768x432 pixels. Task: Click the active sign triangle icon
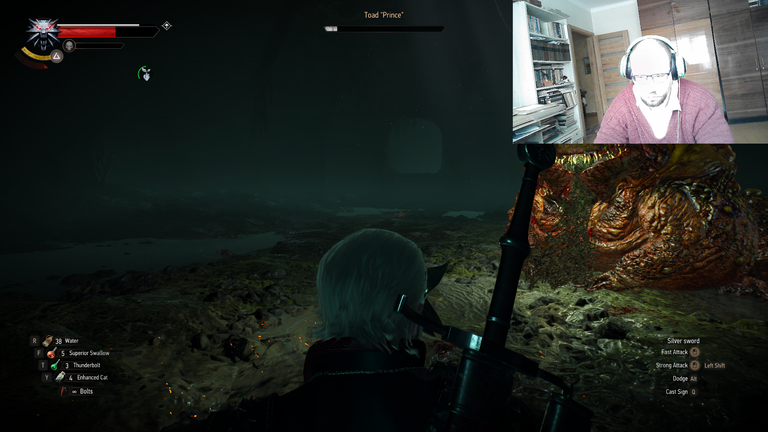[56, 57]
